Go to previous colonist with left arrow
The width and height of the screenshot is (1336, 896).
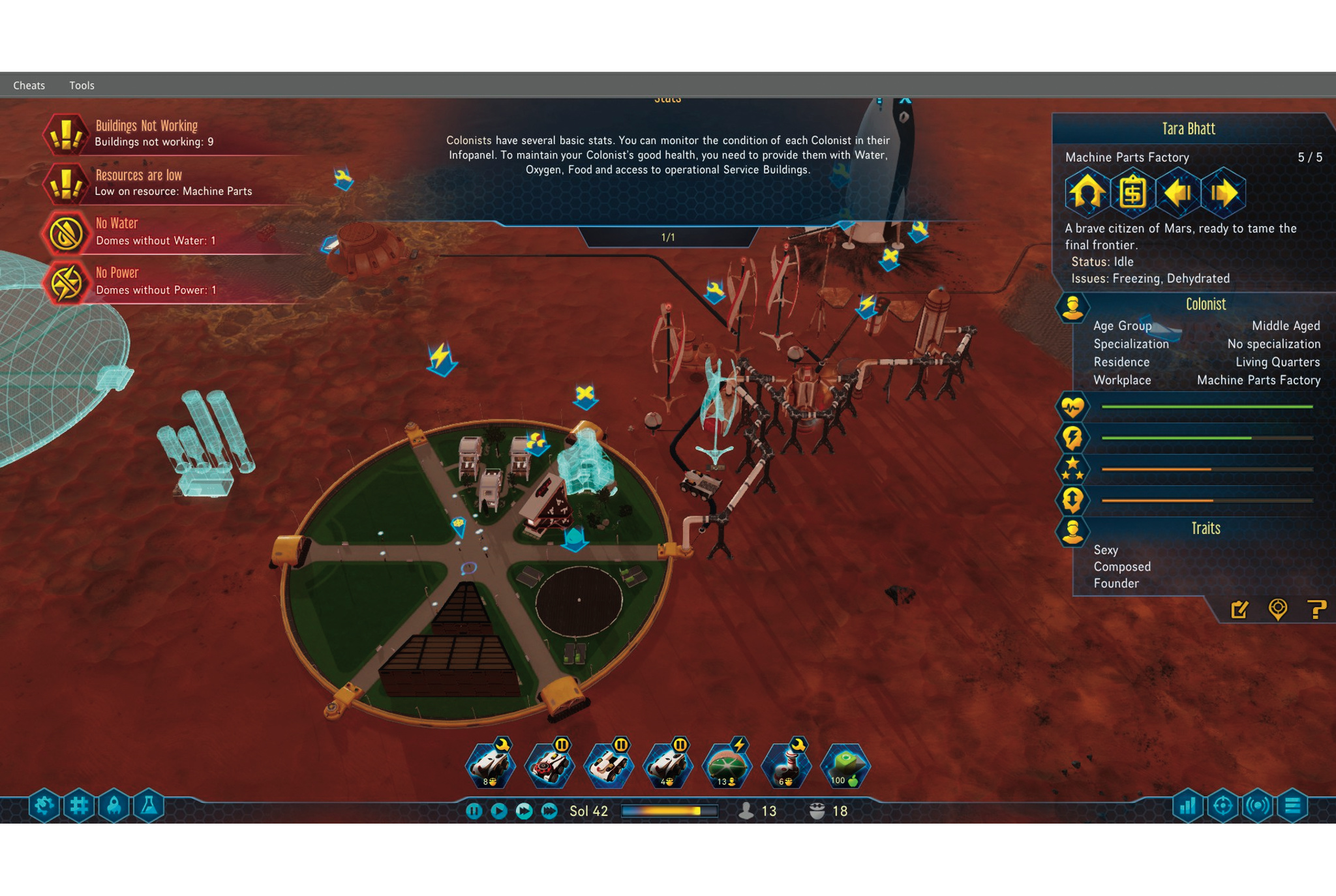click(1178, 192)
